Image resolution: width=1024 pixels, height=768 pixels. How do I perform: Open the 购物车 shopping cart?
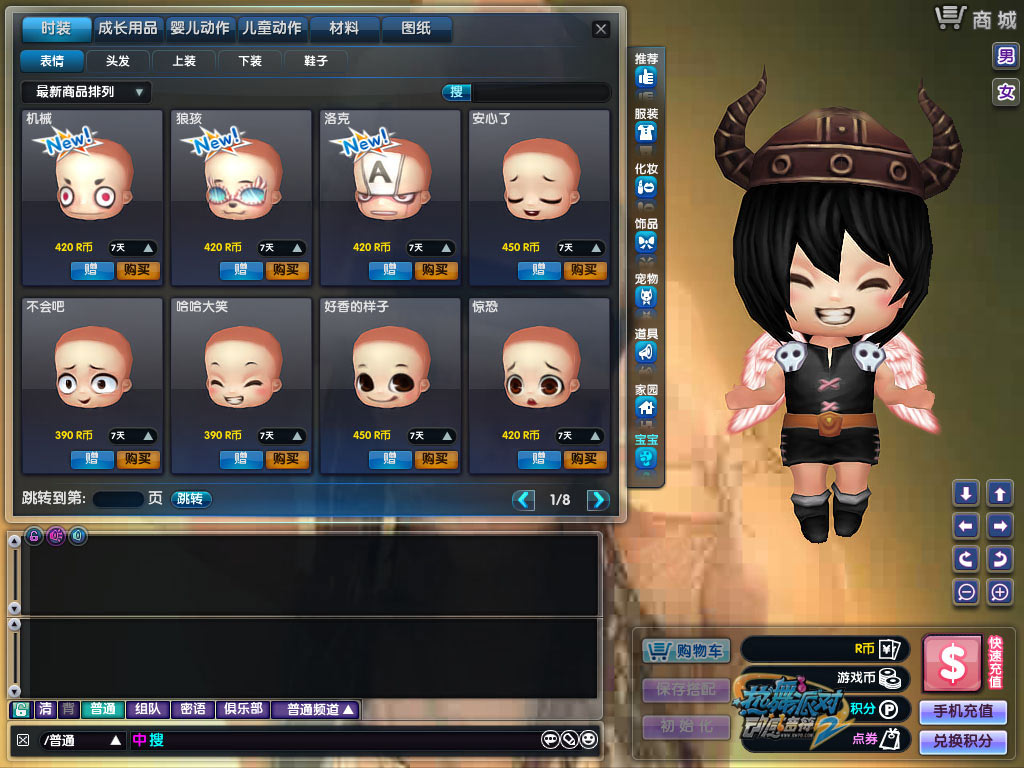[687, 651]
